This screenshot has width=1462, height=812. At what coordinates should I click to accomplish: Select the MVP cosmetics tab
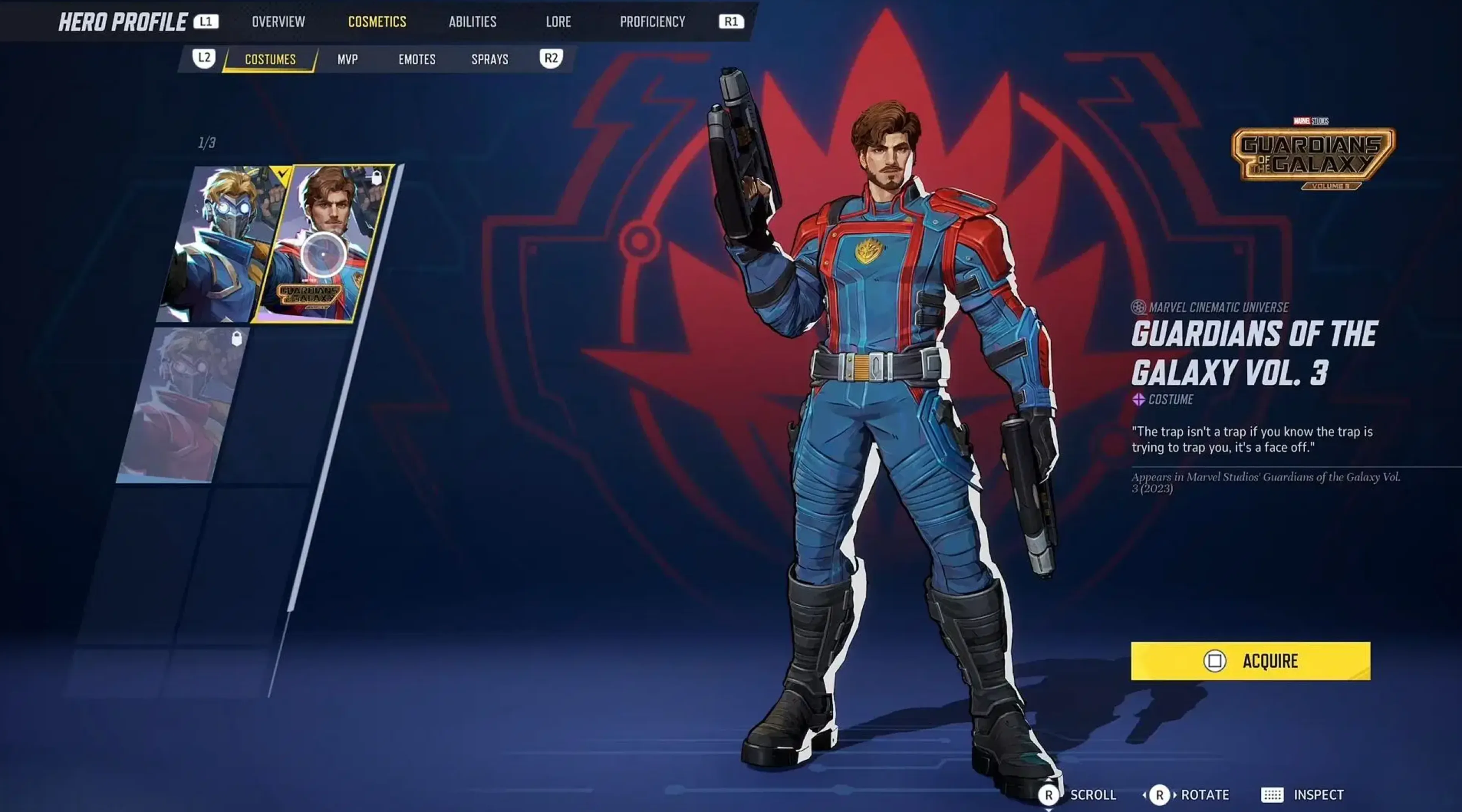pos(347,59)
